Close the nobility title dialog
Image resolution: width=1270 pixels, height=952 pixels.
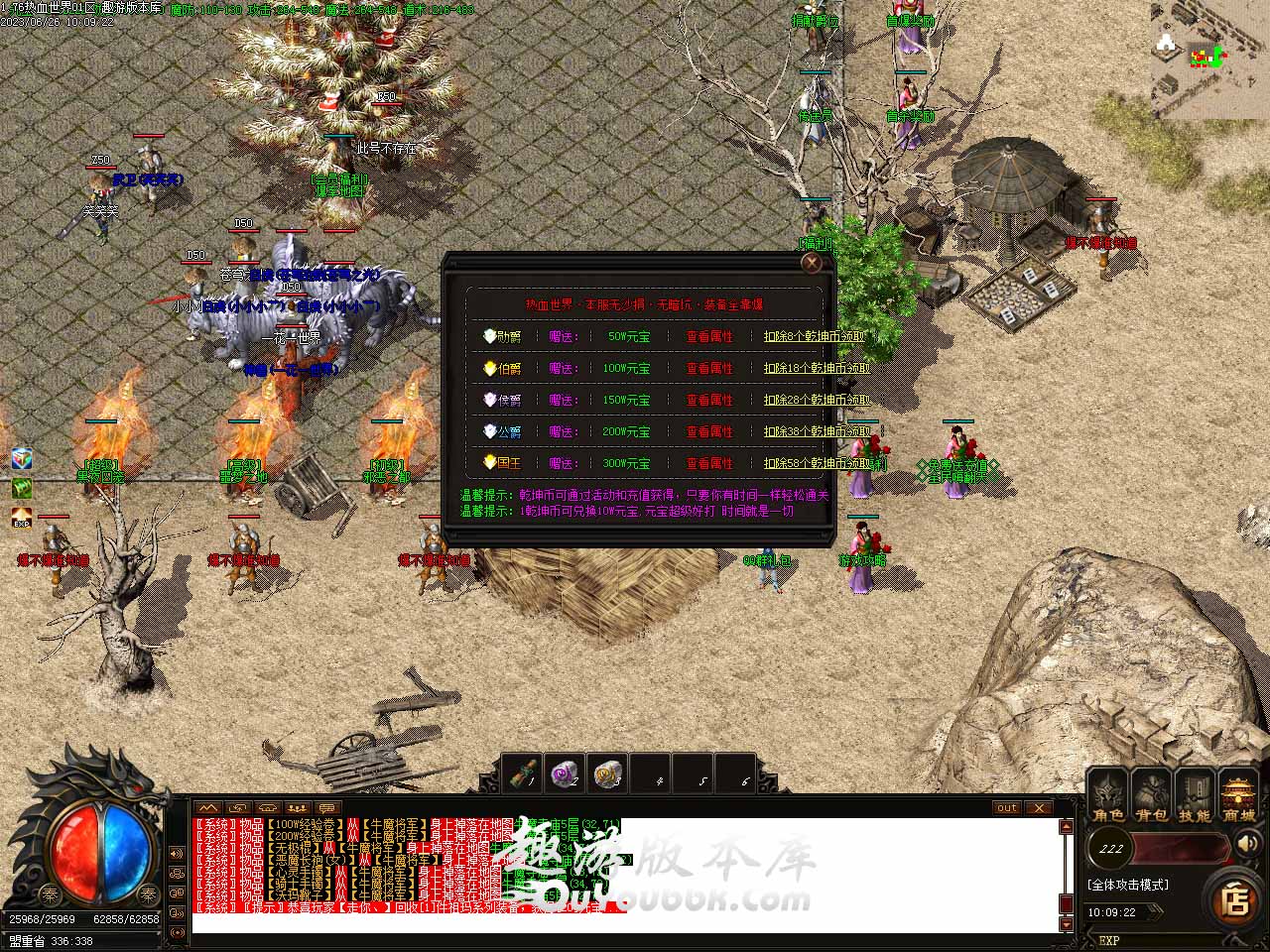tap(812, 263)
